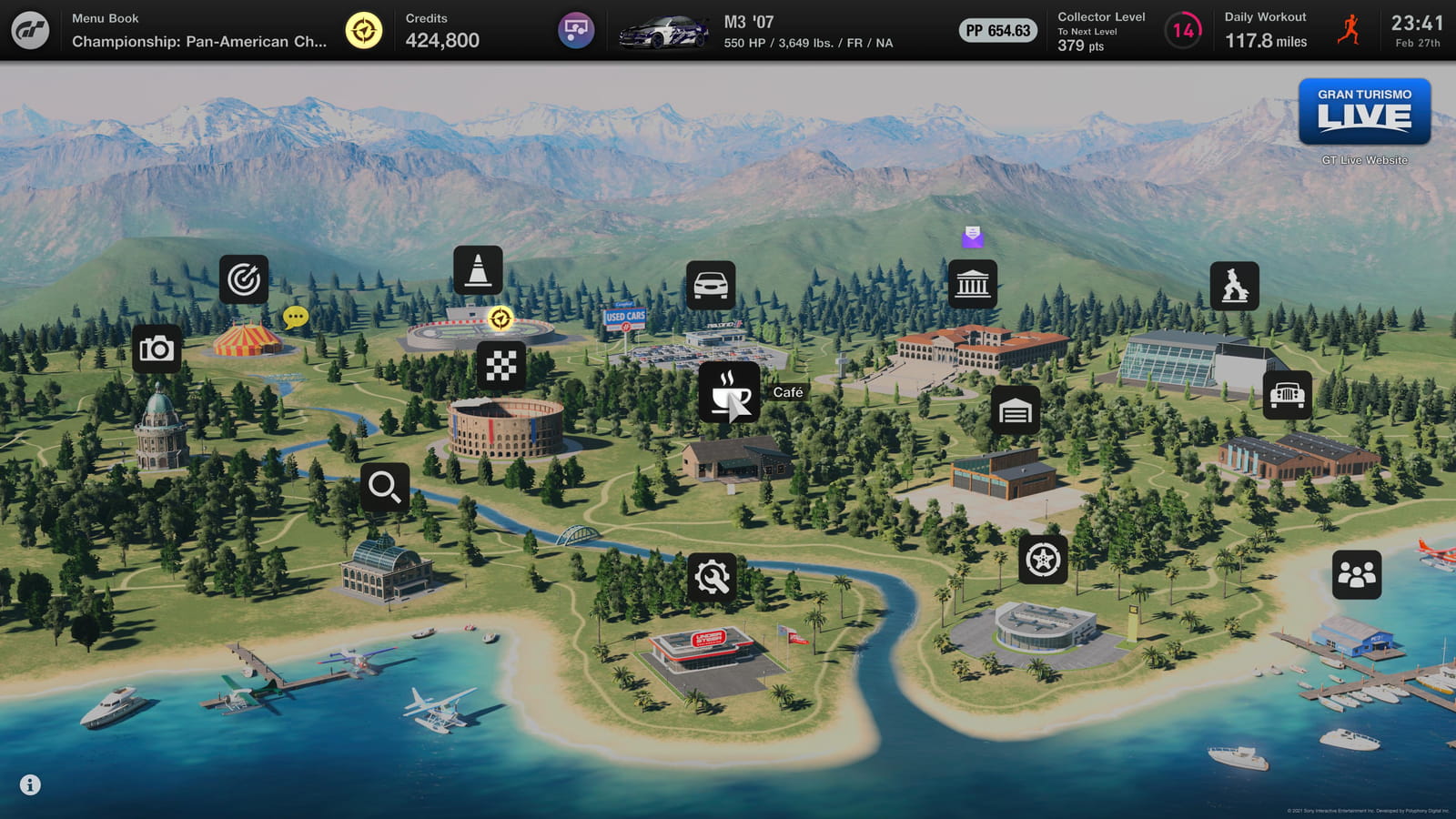Open the Café pavilion
Image resolution: width=1456 pixels, height=819 pixels.
729,392
